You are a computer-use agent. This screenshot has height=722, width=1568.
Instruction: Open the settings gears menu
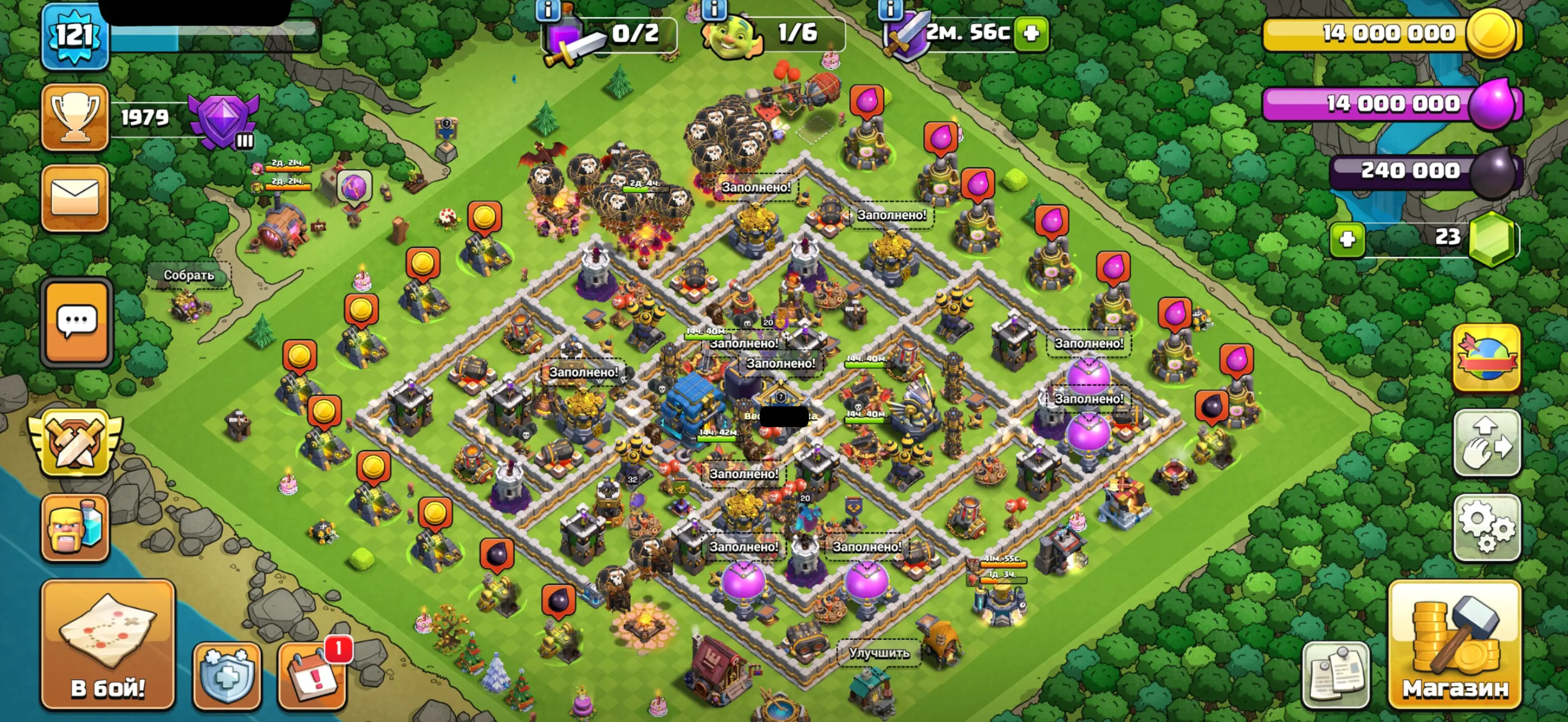[x=1486, y=527]
